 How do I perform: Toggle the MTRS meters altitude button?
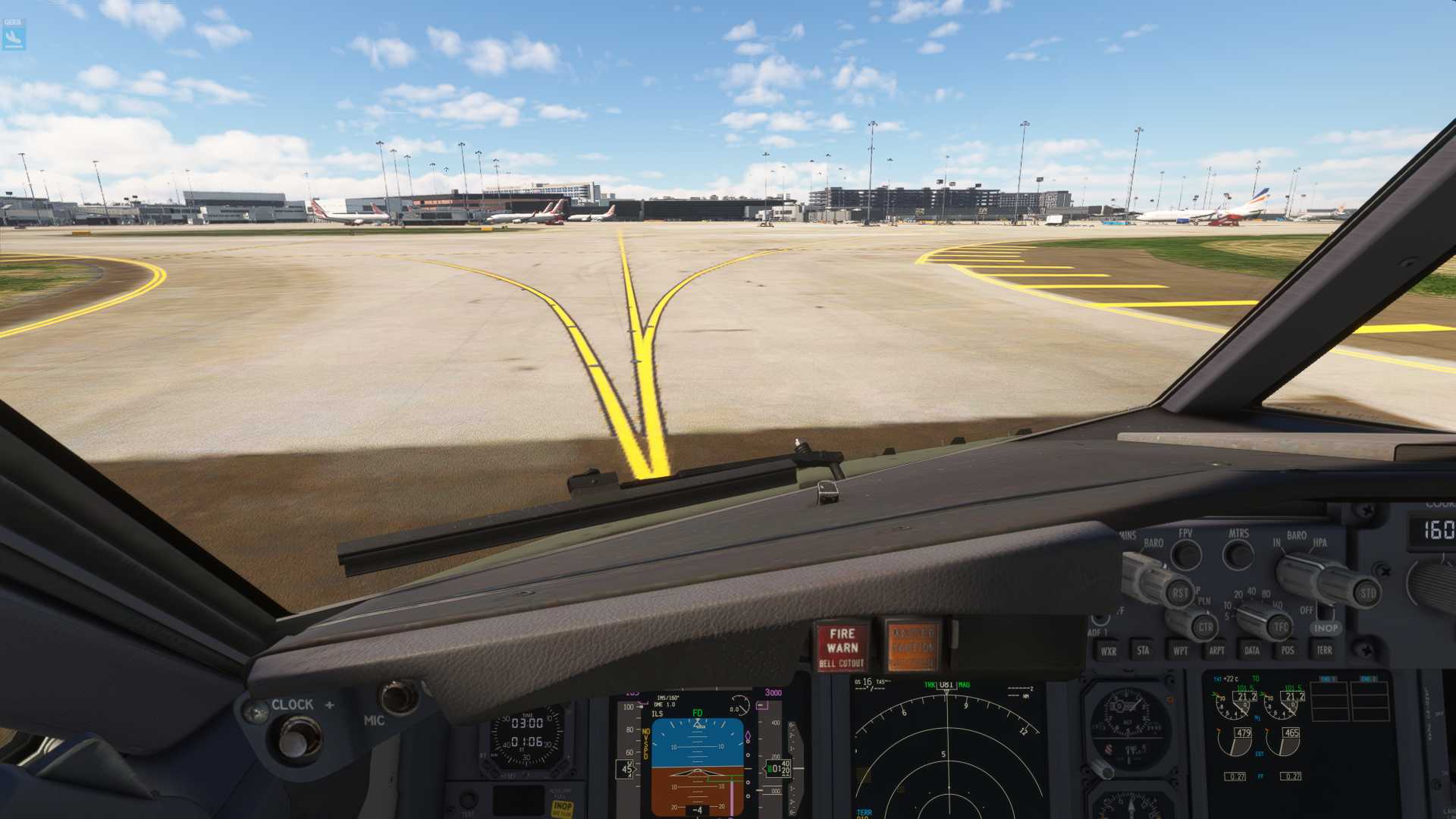tap(1238, 554)
